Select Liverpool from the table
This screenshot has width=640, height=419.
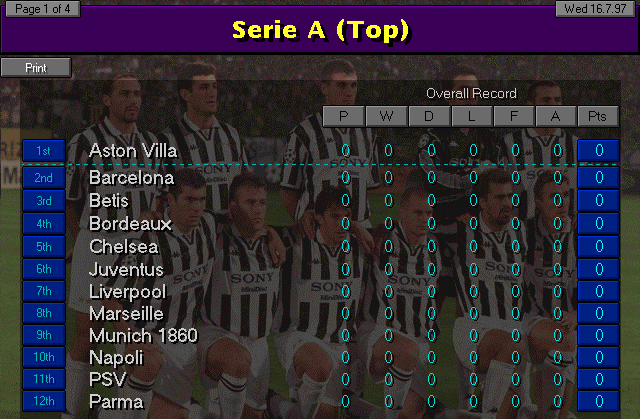tap(127, 291)
